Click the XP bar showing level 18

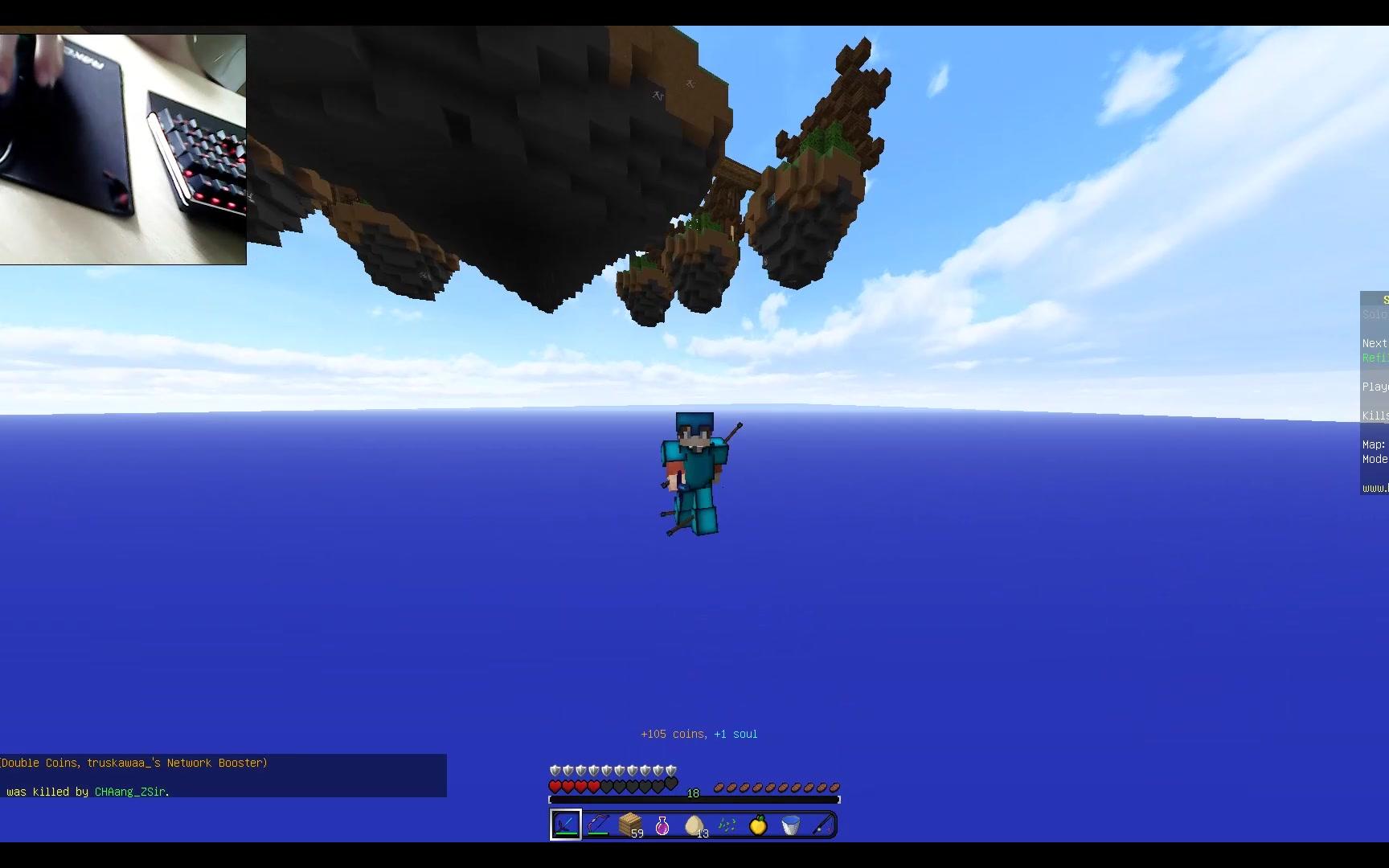(x=691, y=795)
